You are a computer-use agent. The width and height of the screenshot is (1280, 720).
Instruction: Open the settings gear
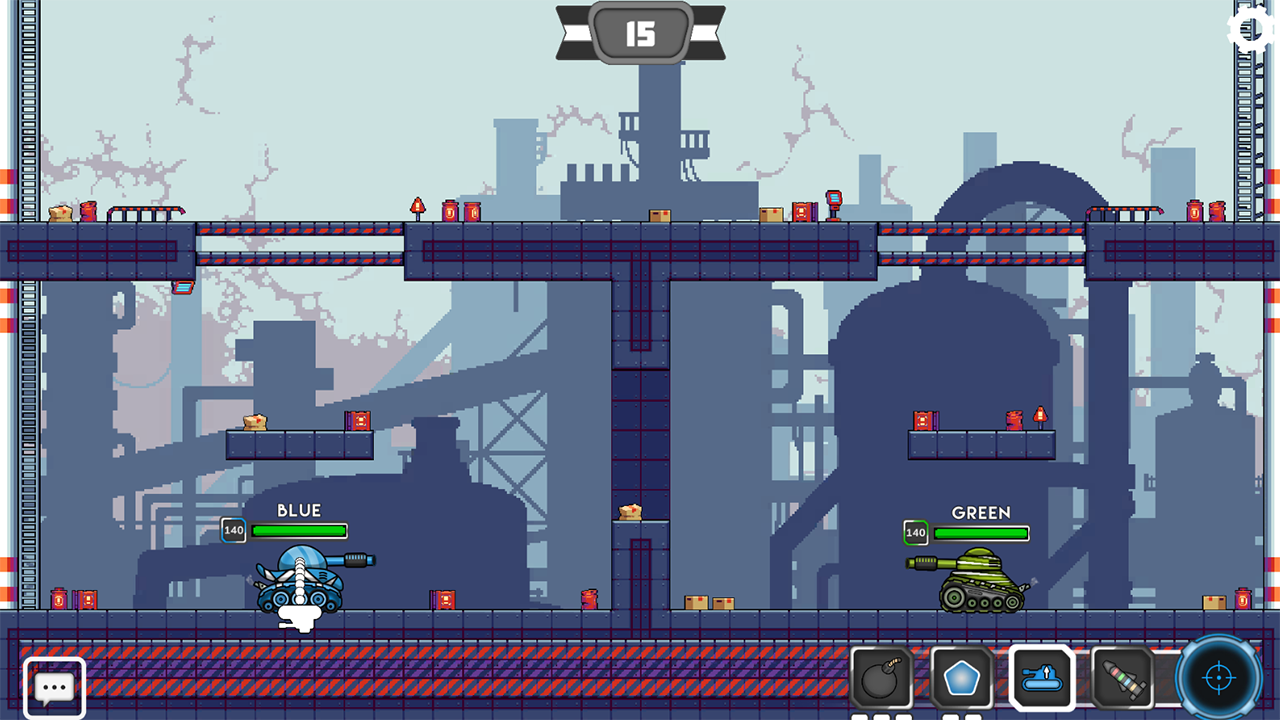[1248, 30]
